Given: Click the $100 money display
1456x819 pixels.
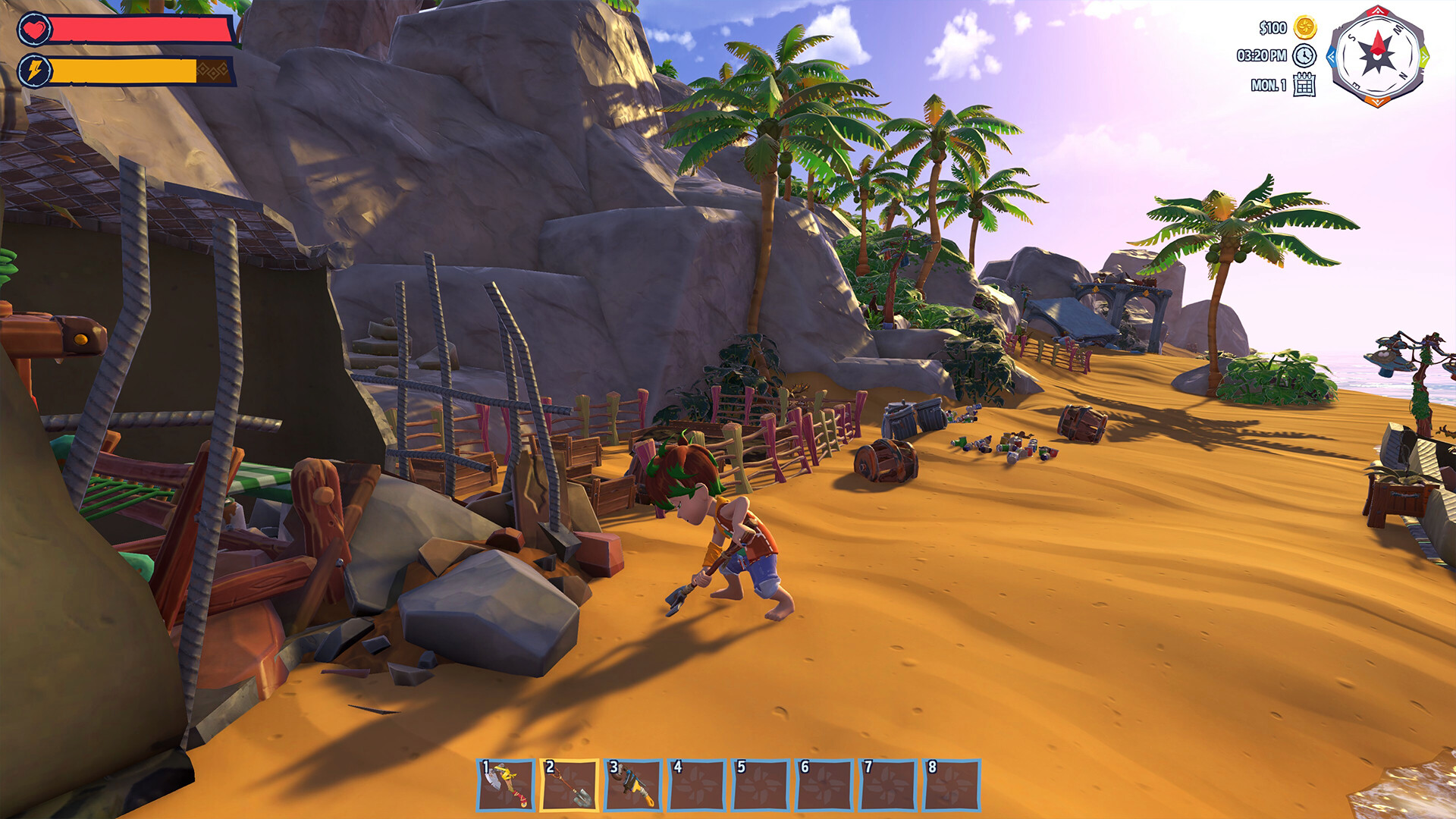Looking at the screenshot, I should coord(1272,29).
